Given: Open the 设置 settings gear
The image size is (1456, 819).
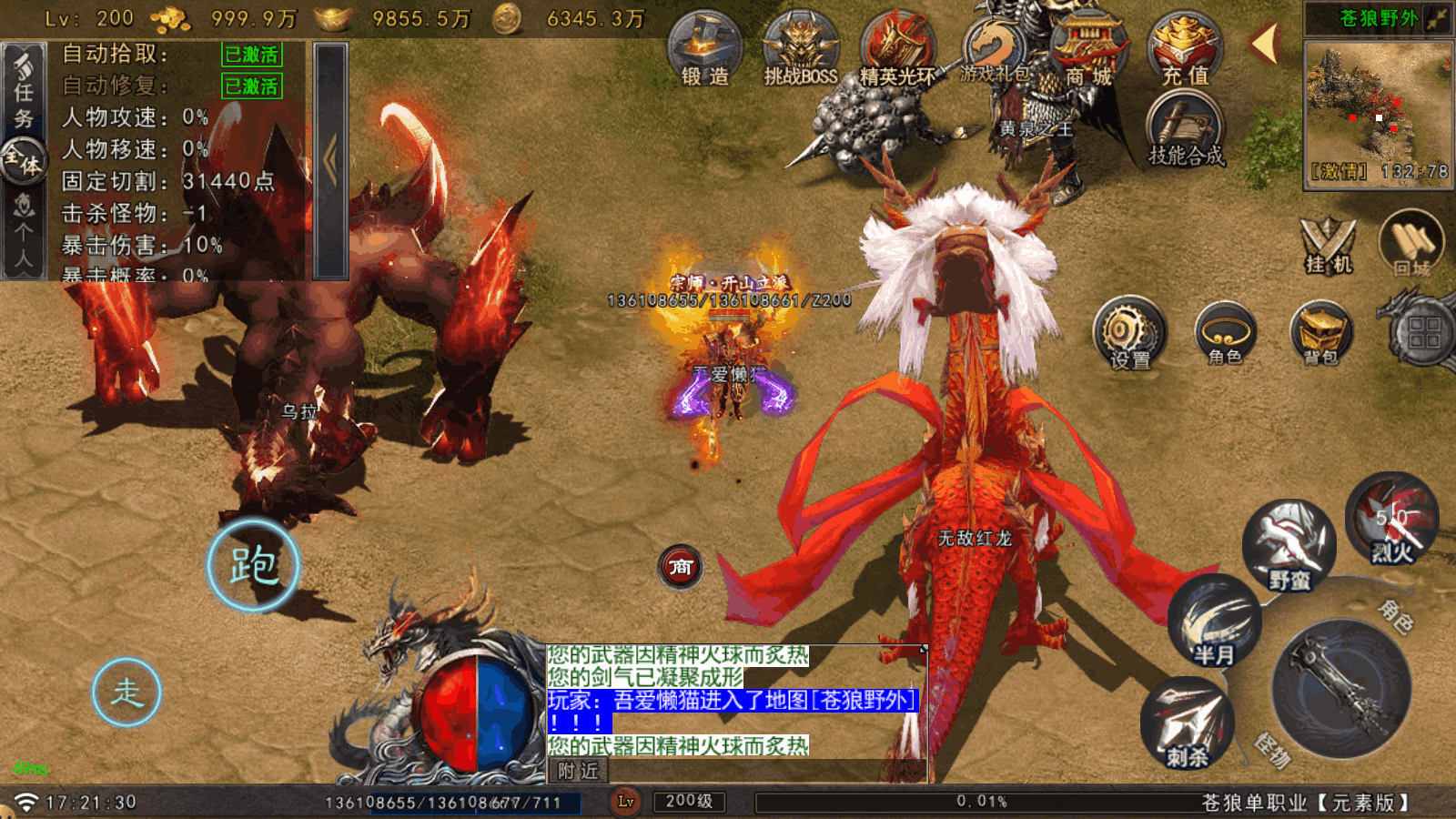Looking at the screenshot, I should click(1129, 332).
